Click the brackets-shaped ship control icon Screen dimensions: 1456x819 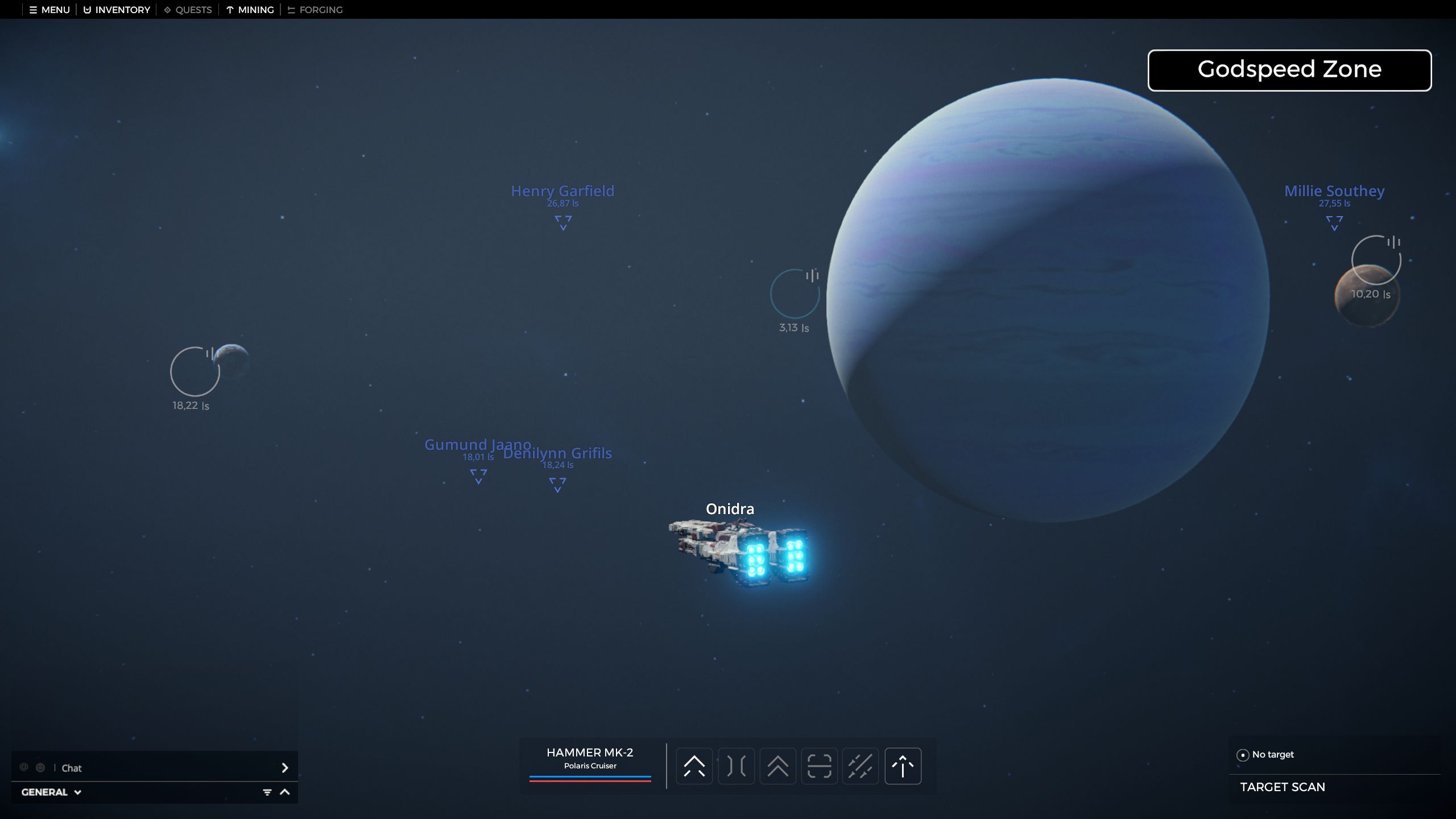click(737, 766)
